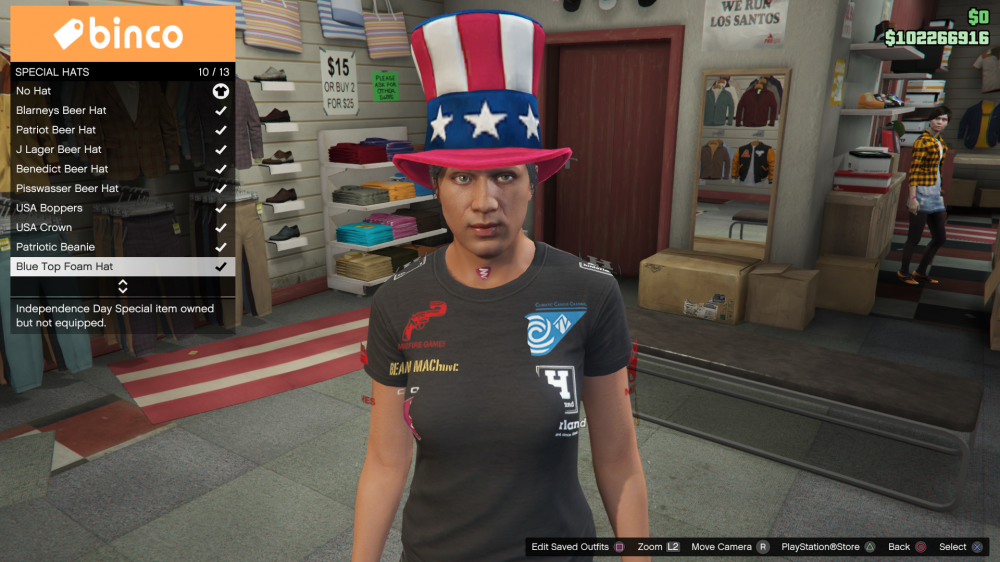The height and width of the screenshot is (562, 1000).
Task: Select the Patriotic Beanie entry
Action: tap(122, 247)
